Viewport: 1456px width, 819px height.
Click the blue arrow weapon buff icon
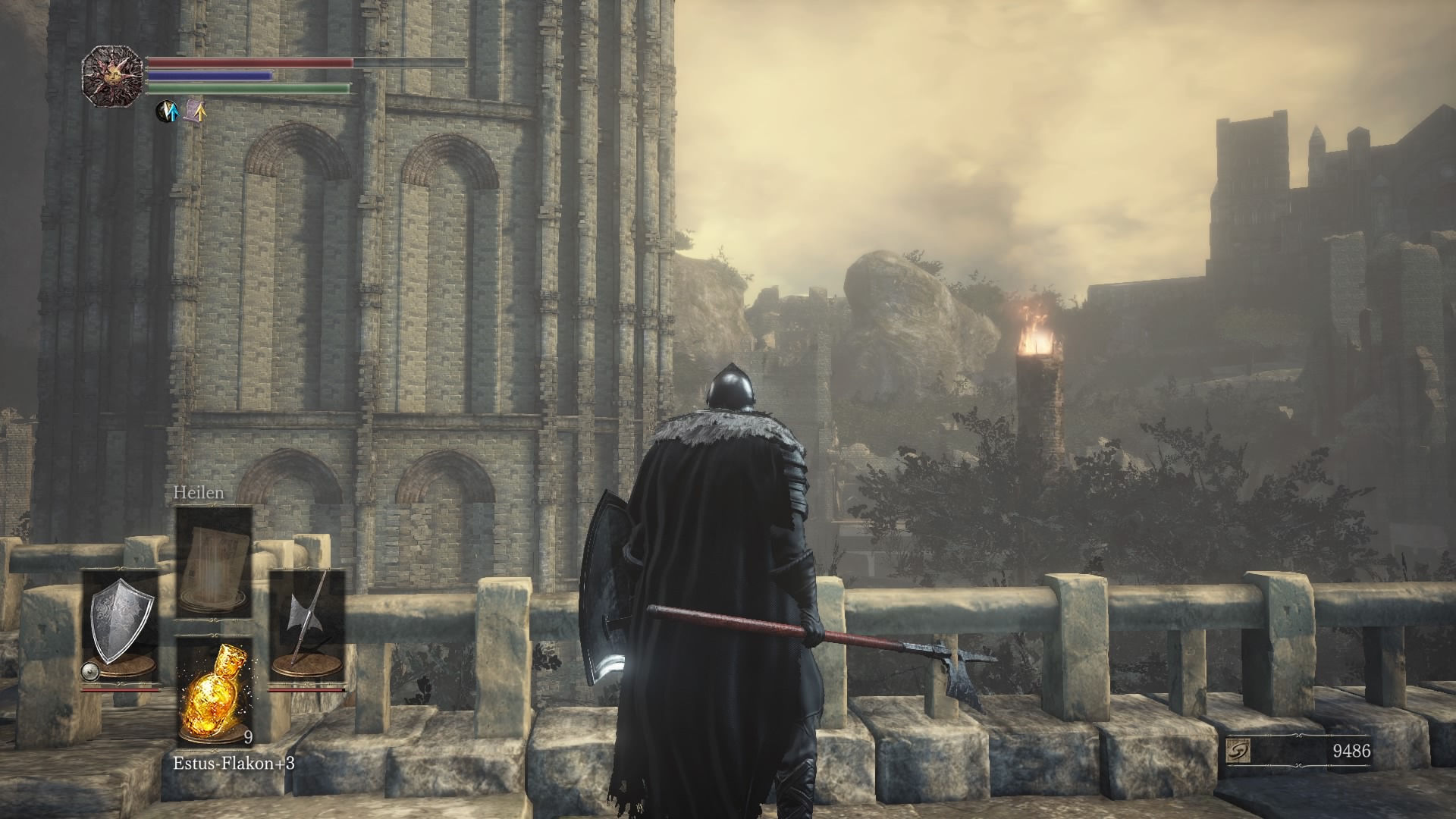tap(167, 112)
